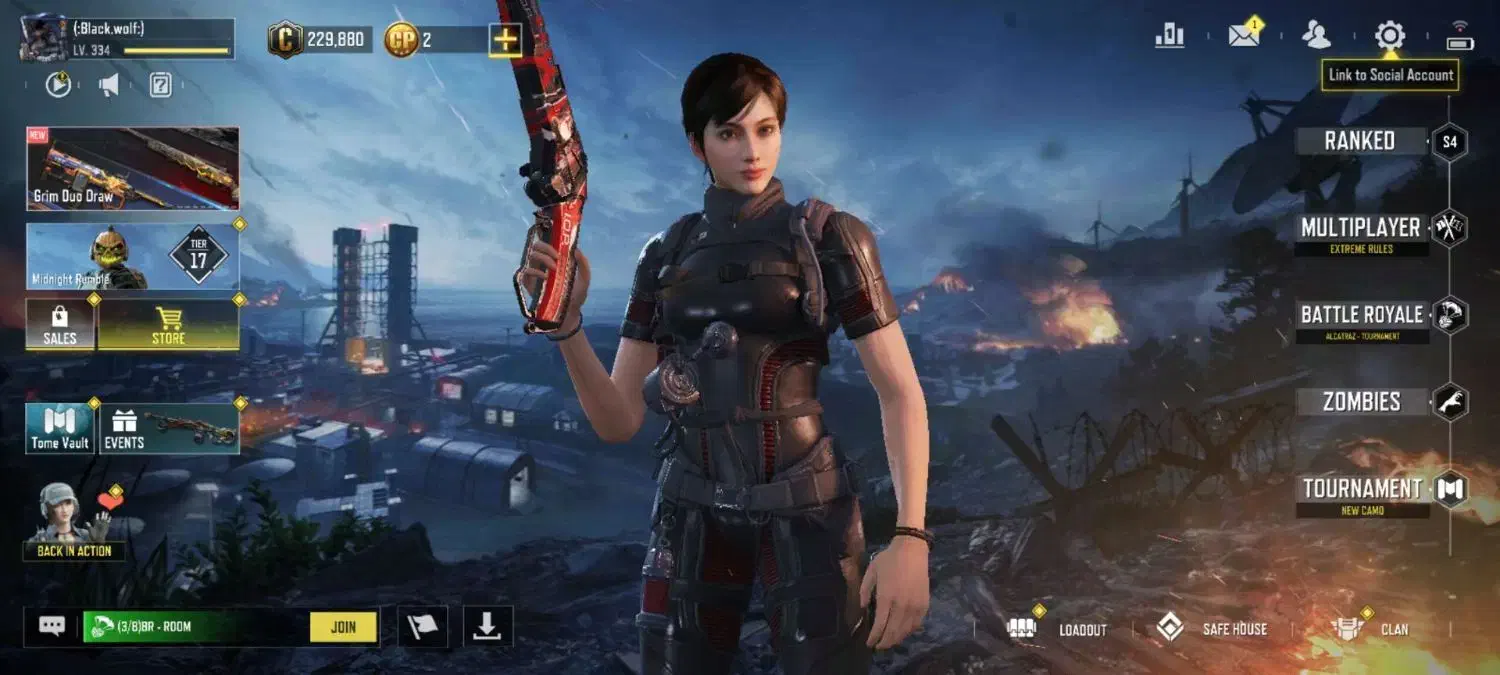Go to the Store
Image resolution: width=1500 pixels, height=675 pixels.
point(168,325)
